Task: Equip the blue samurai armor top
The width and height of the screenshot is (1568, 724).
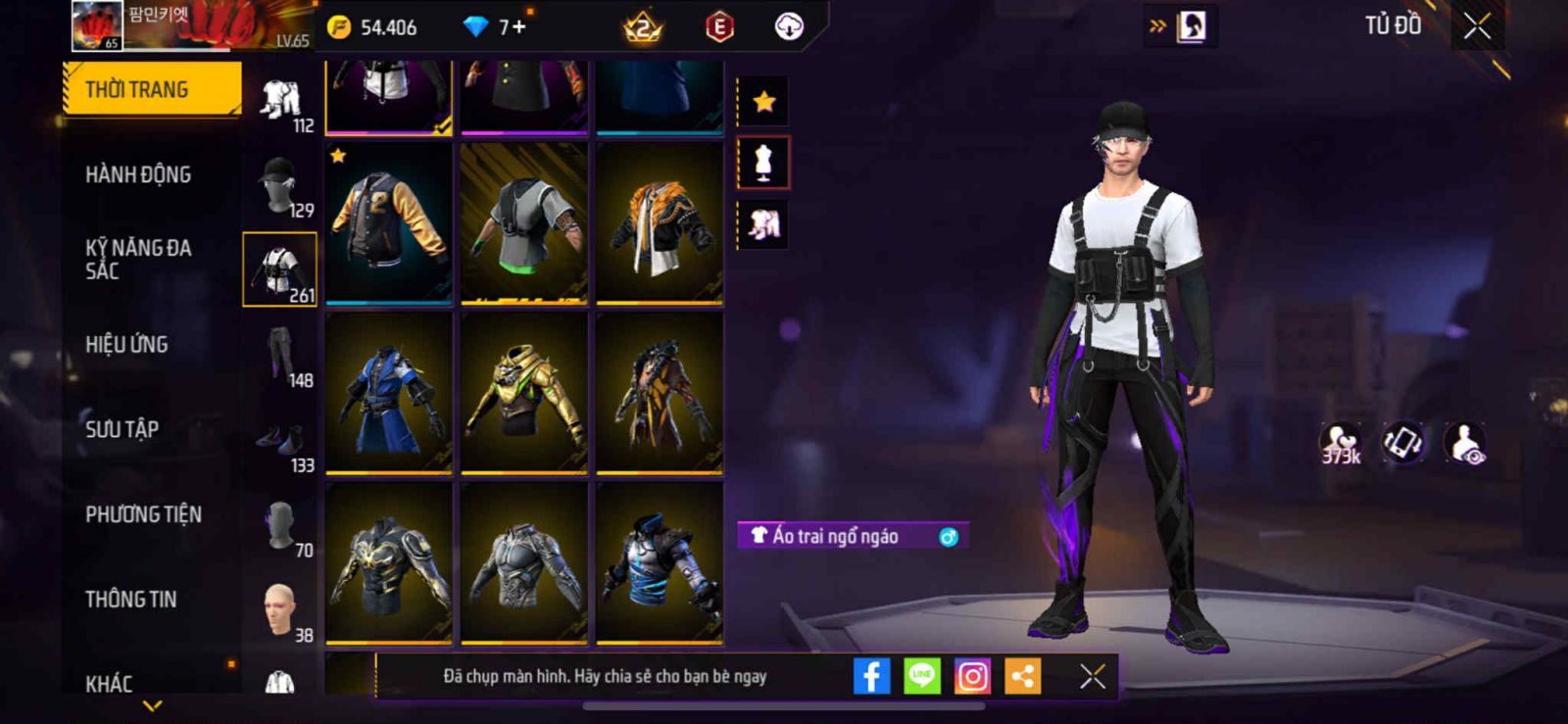Action: [x=389, y=393]
